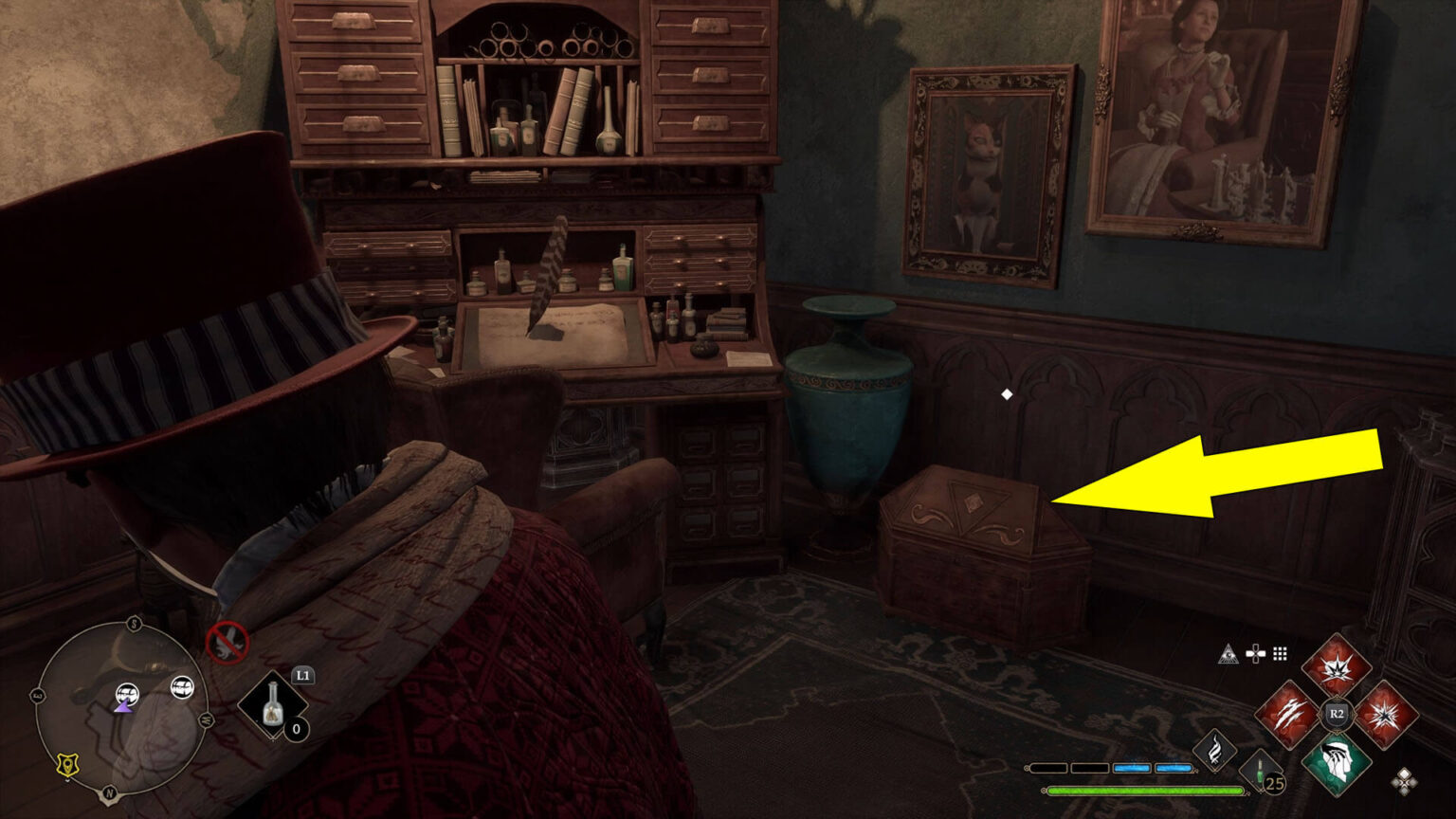Click the Ancient Magic flame icon
This screenshot has height=819, width=1456.
click(1214, 750)
